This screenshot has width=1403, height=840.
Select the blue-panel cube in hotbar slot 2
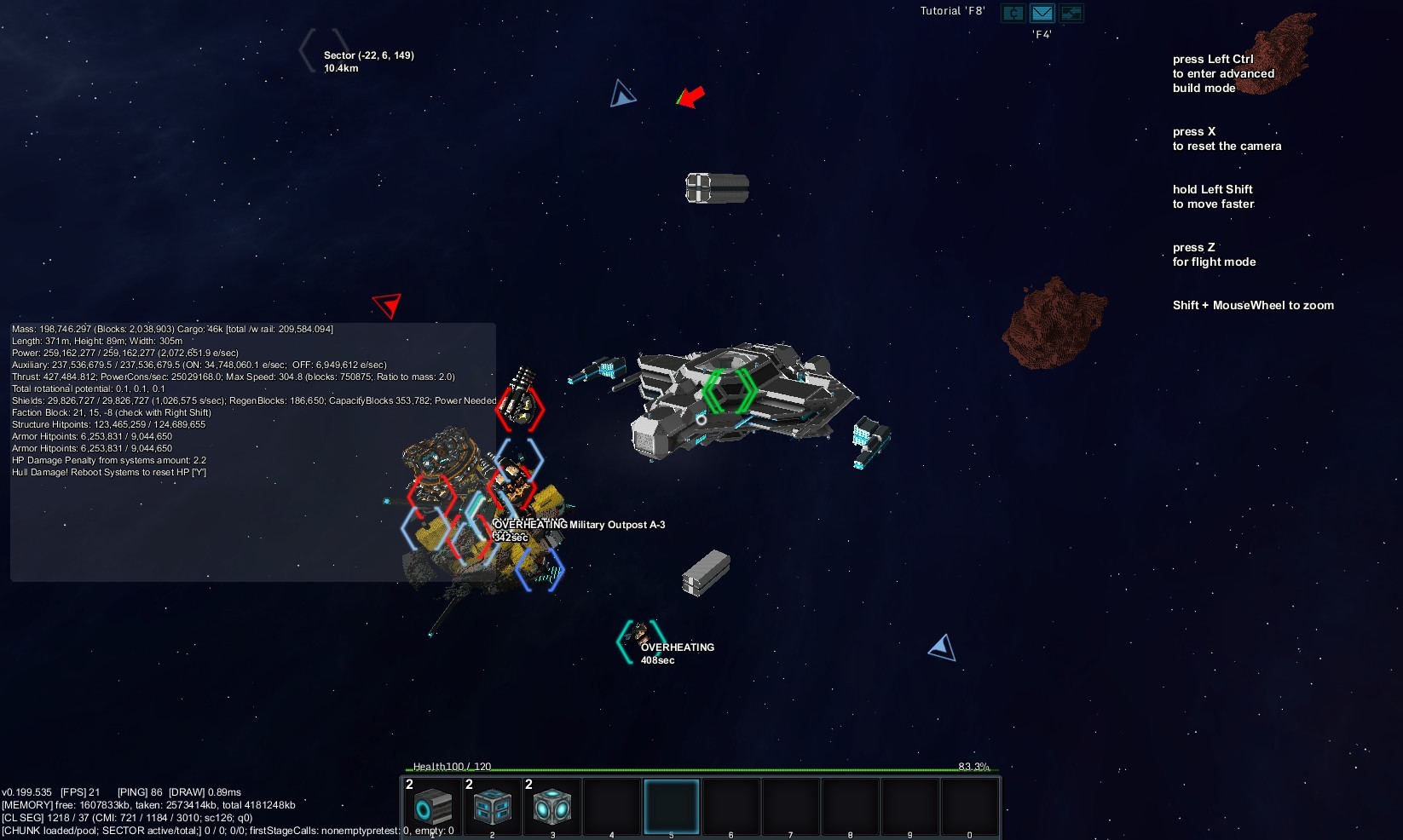pos(493,806)
